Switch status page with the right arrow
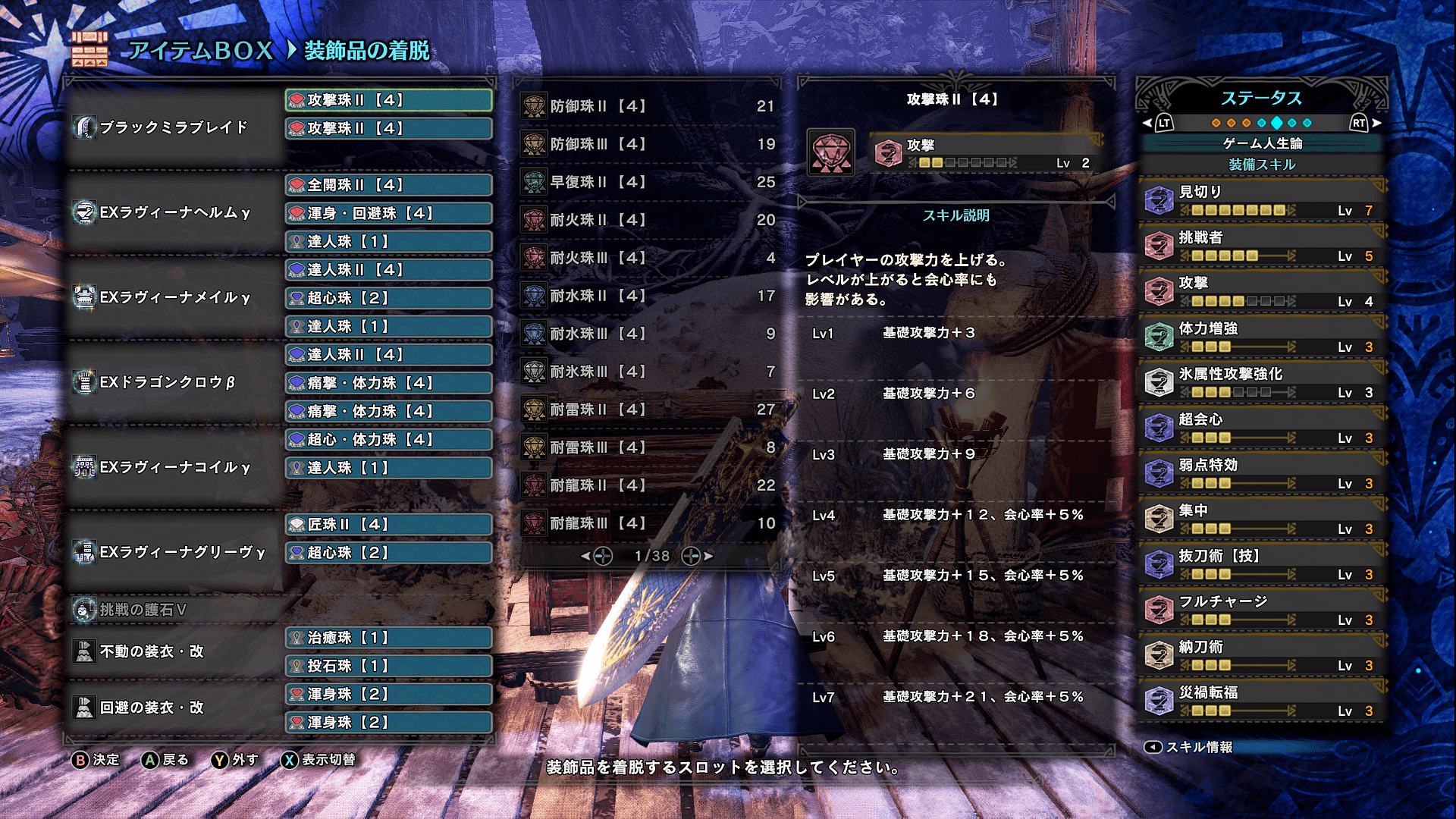 [x=1366, y=123]
